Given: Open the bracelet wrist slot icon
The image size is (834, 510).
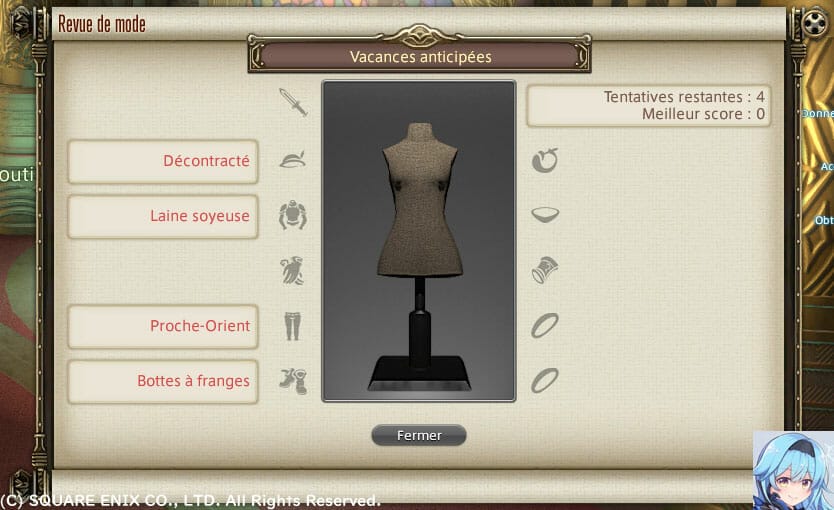Looking at the screenshot, I should coord(545,270).
